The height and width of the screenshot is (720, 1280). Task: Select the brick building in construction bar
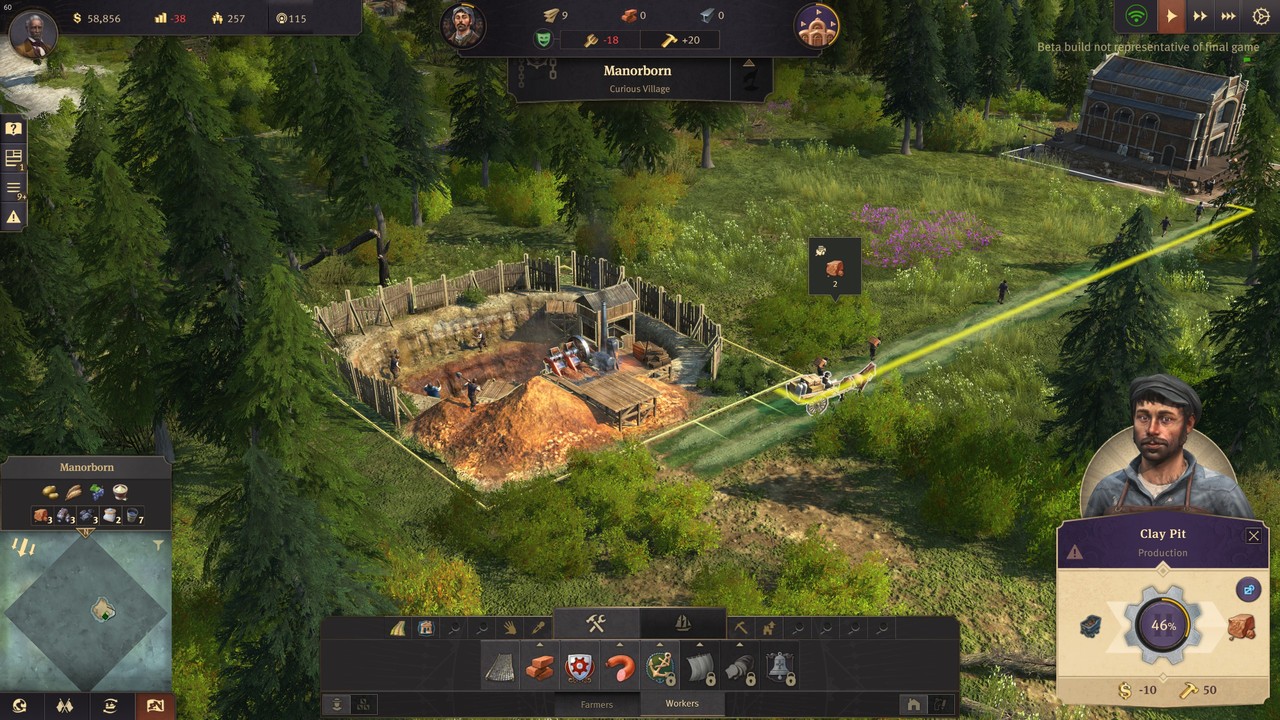(540, 667)
